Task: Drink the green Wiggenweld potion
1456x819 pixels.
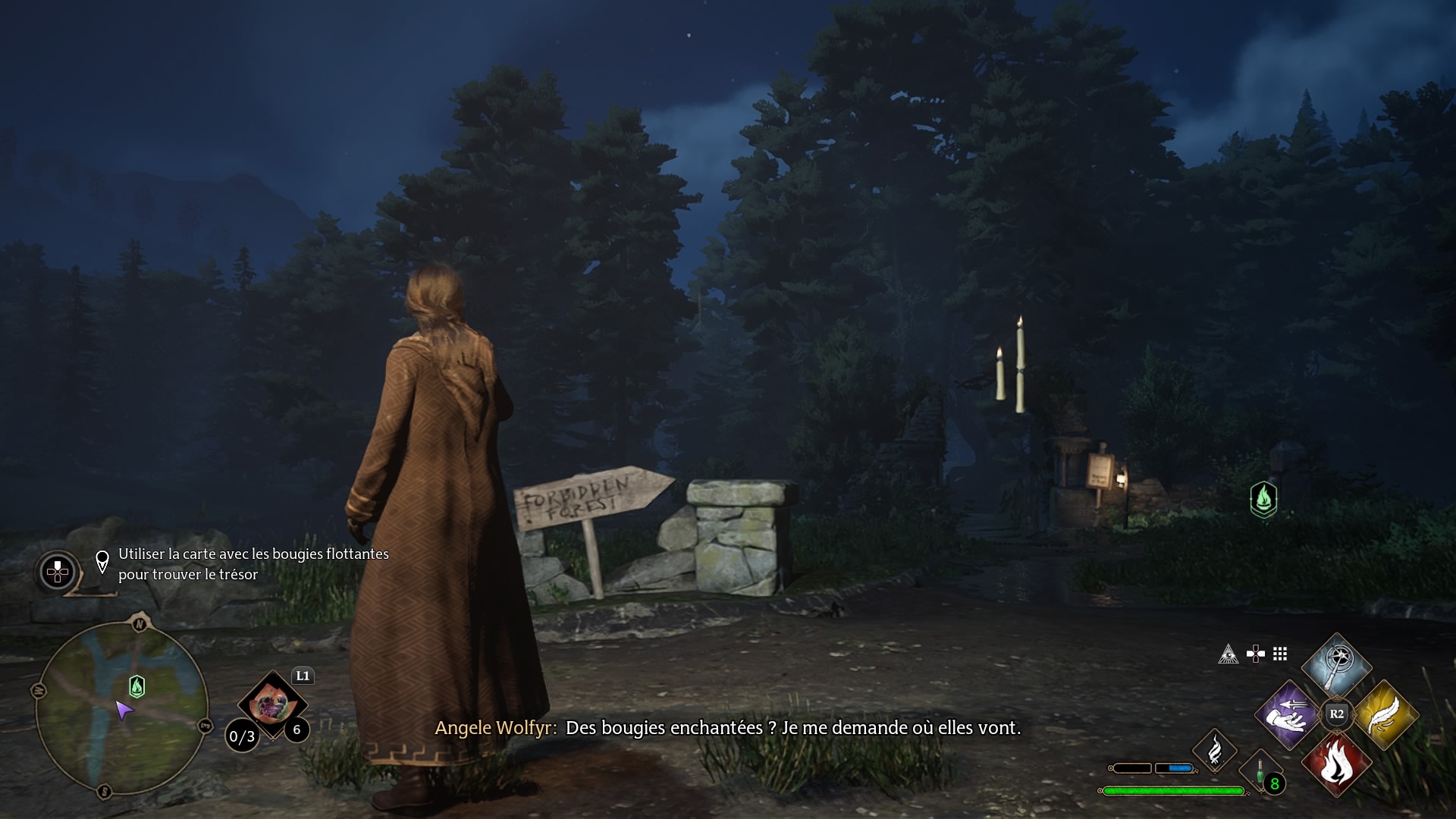Action: point(1260,773)
